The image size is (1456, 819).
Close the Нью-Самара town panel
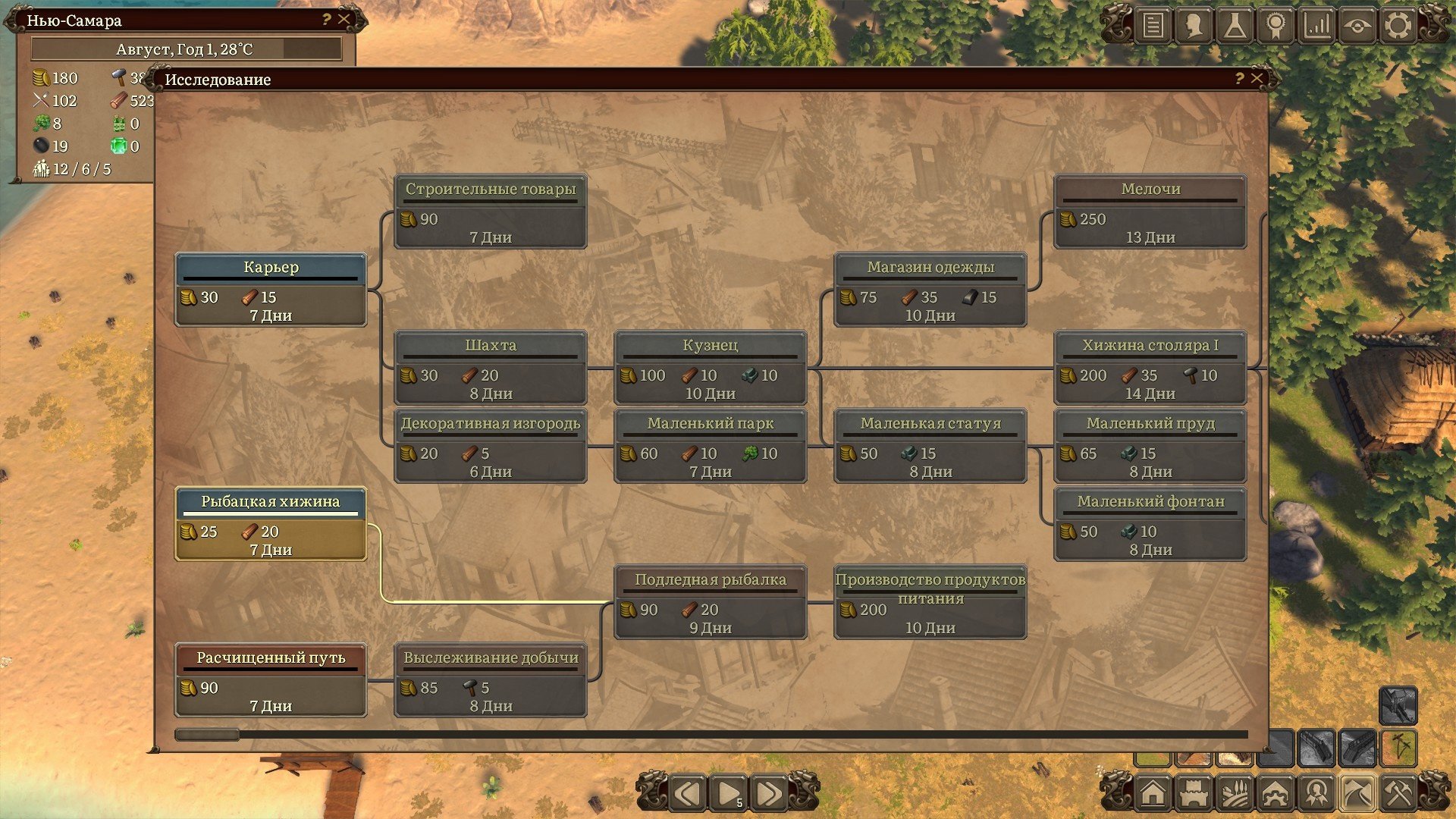(x=344, y=20)
